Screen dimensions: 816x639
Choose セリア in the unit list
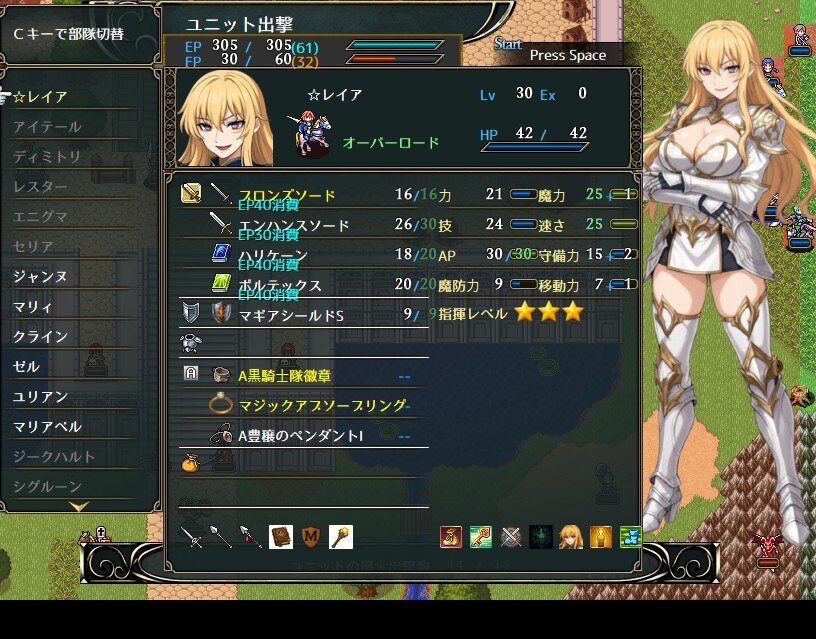coord(34,247)
